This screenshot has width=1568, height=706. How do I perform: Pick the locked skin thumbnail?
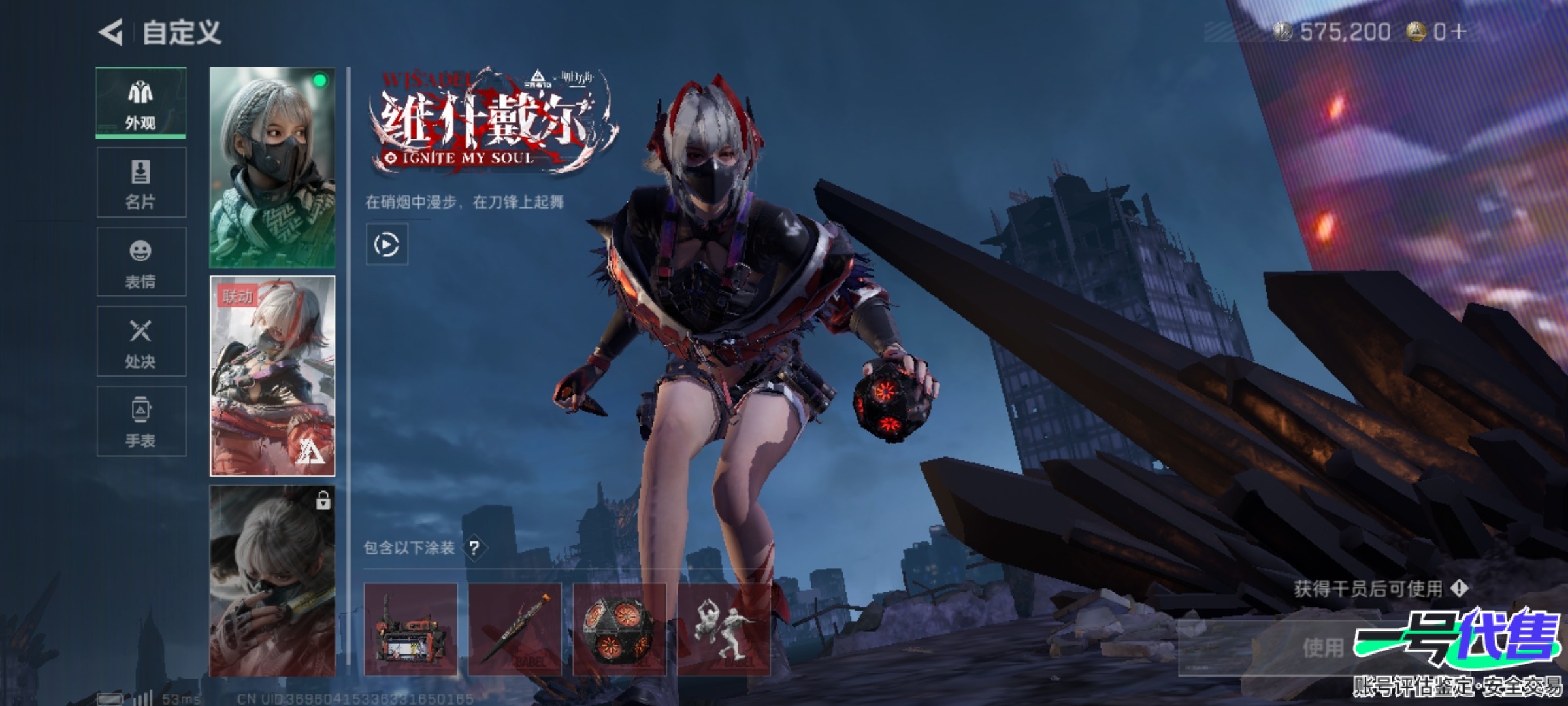(x=272, y=580)
